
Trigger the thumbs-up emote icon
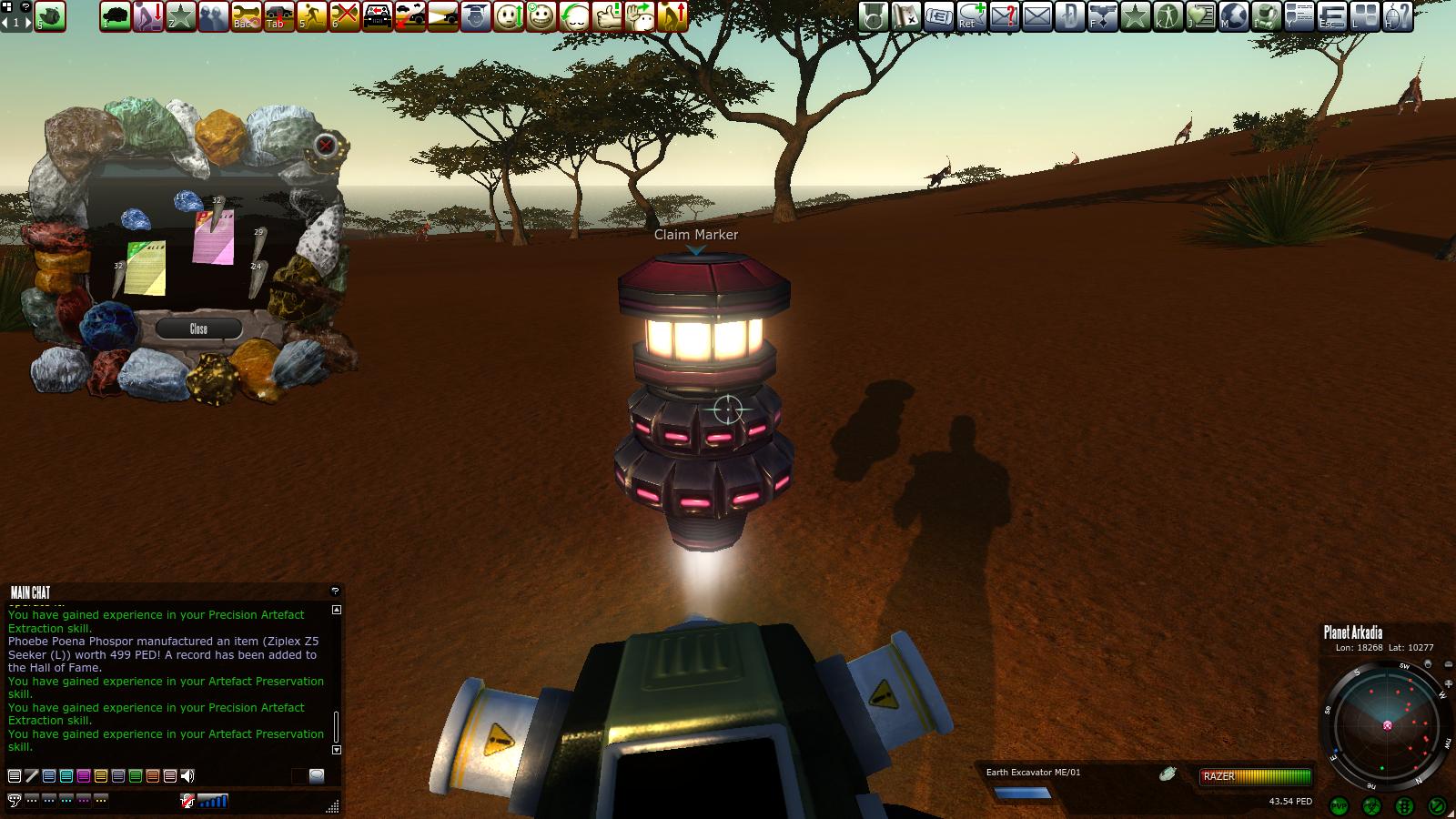click(607, 15)
